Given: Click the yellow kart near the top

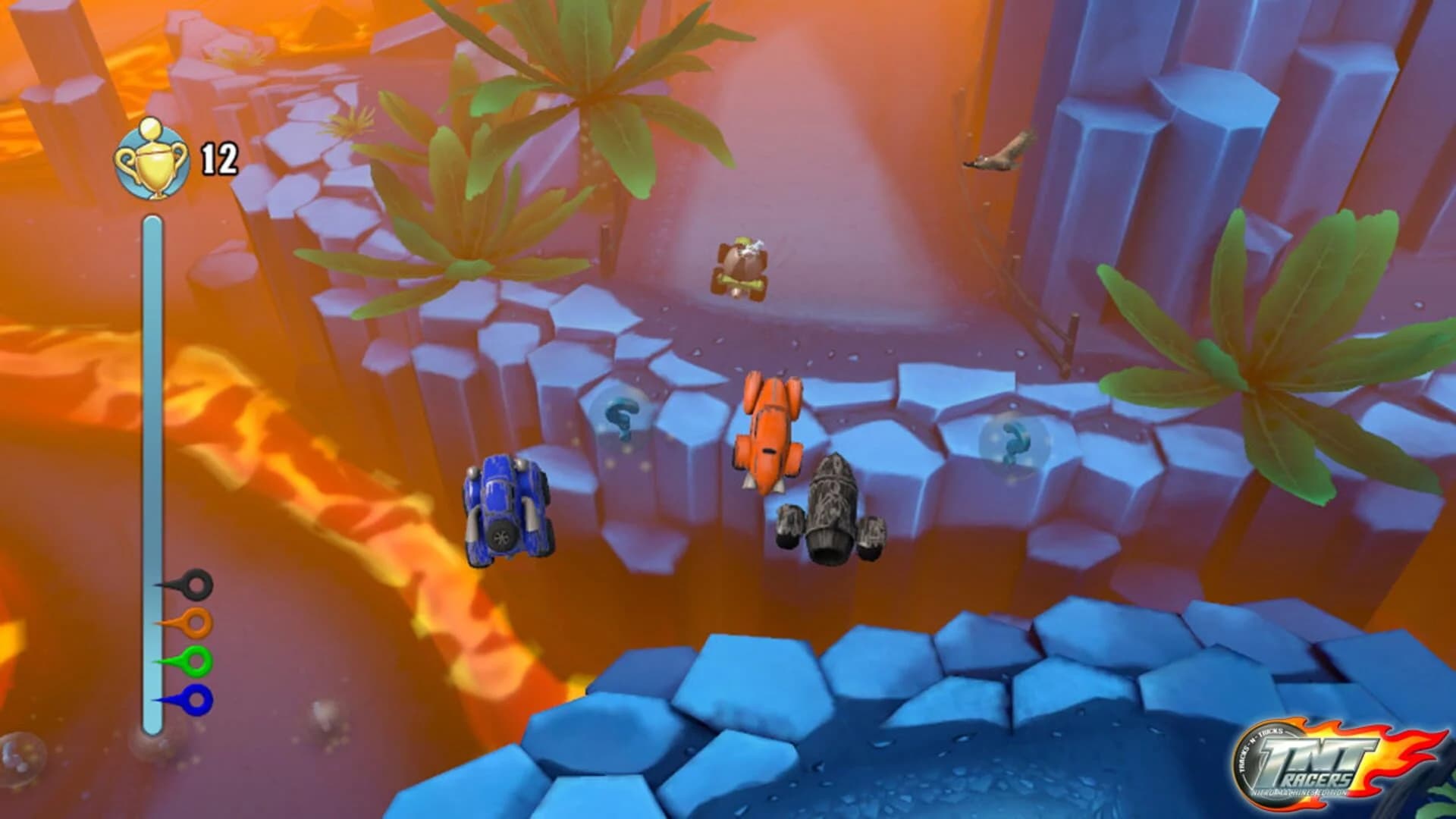Looking at the screenshot, I should coord(739,269).
